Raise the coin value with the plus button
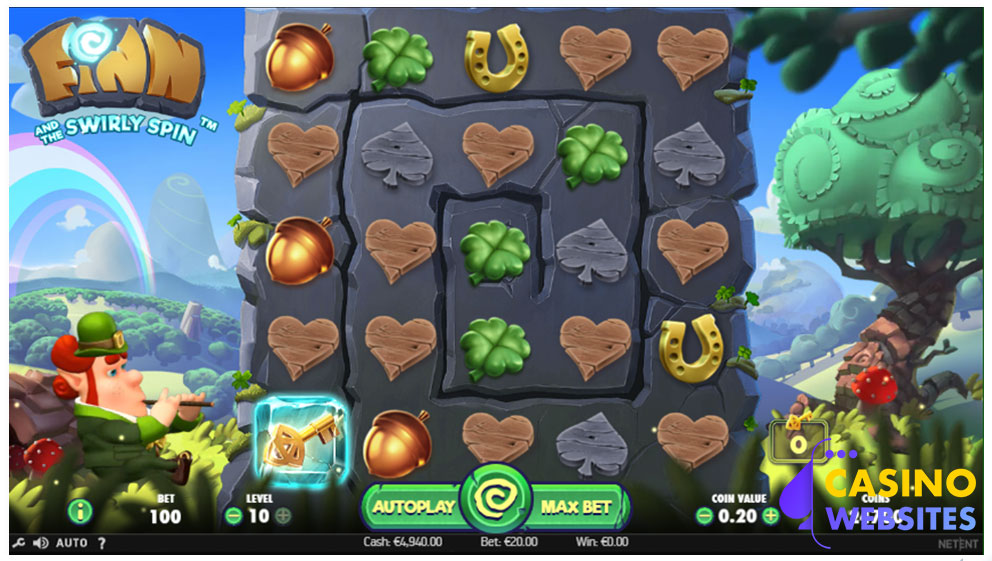The width and height of the screenshot is (992, 561). (770, 516)
